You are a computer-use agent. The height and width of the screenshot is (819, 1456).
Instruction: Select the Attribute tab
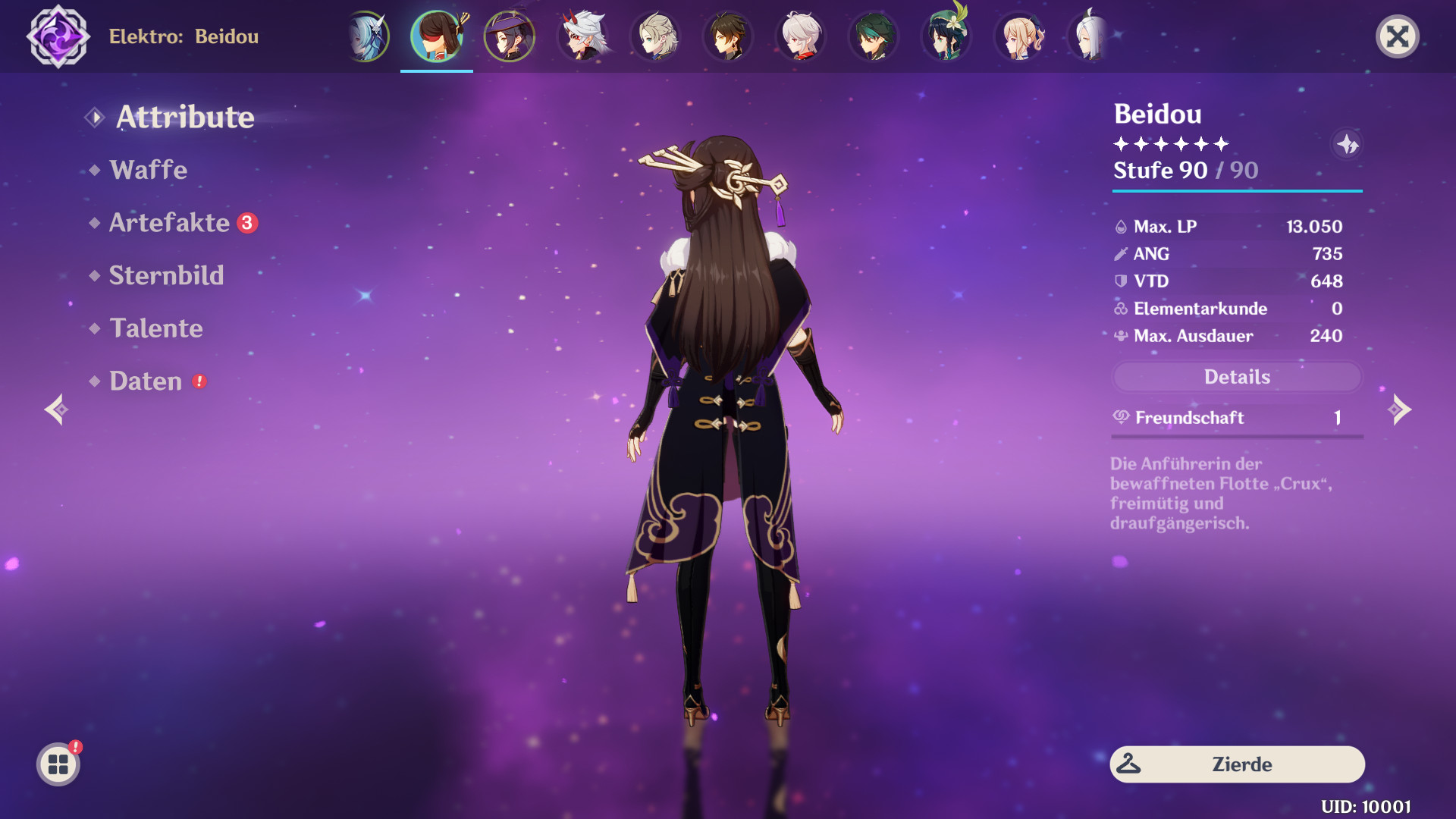[x=185, y=117]
